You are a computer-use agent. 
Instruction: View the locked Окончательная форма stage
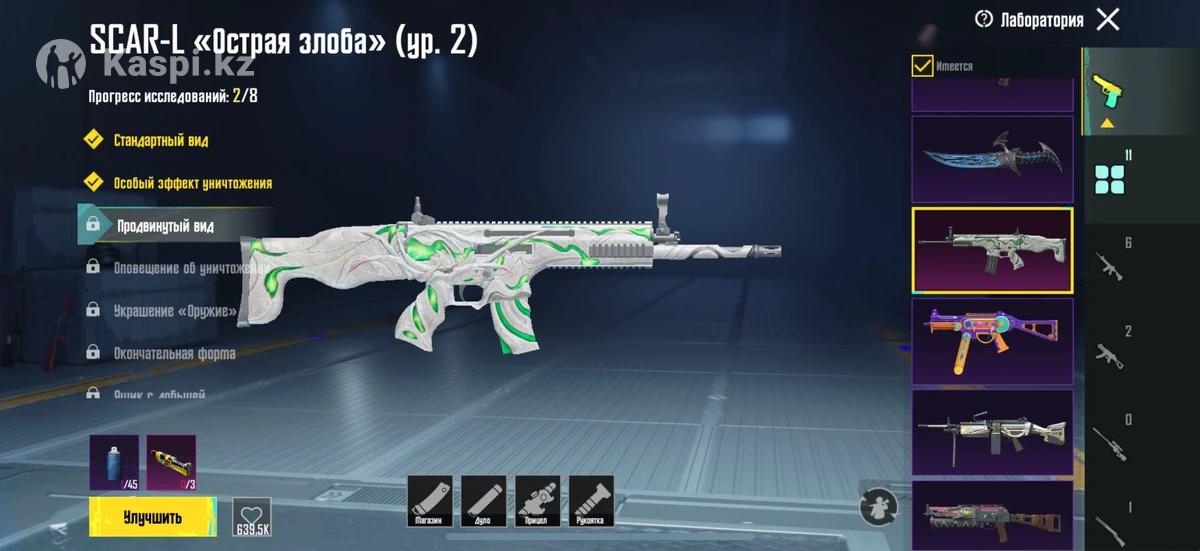point(175,353)
